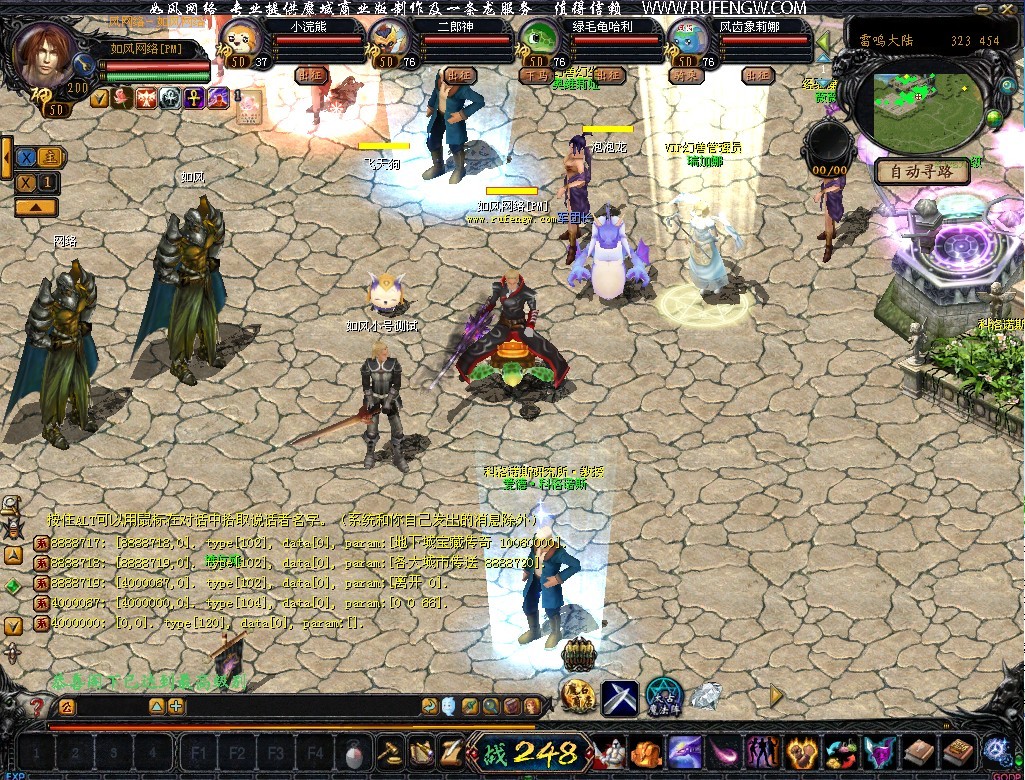
Task: Click the 自动寻路 auto-pathfinding button
Action: point(921,172)
